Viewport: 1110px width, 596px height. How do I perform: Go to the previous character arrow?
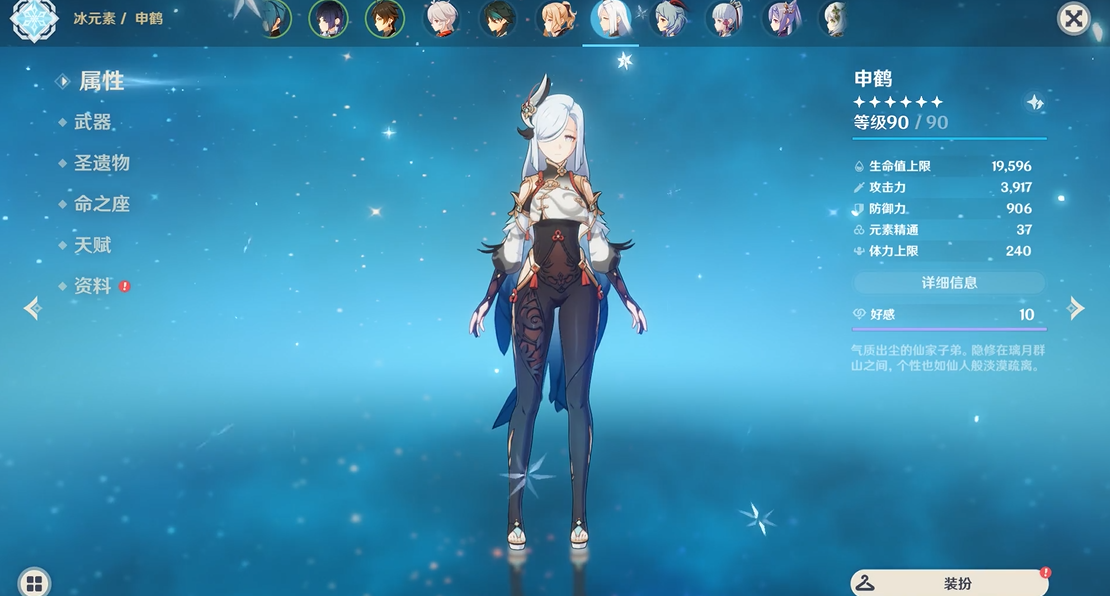[x=32, y=308]
